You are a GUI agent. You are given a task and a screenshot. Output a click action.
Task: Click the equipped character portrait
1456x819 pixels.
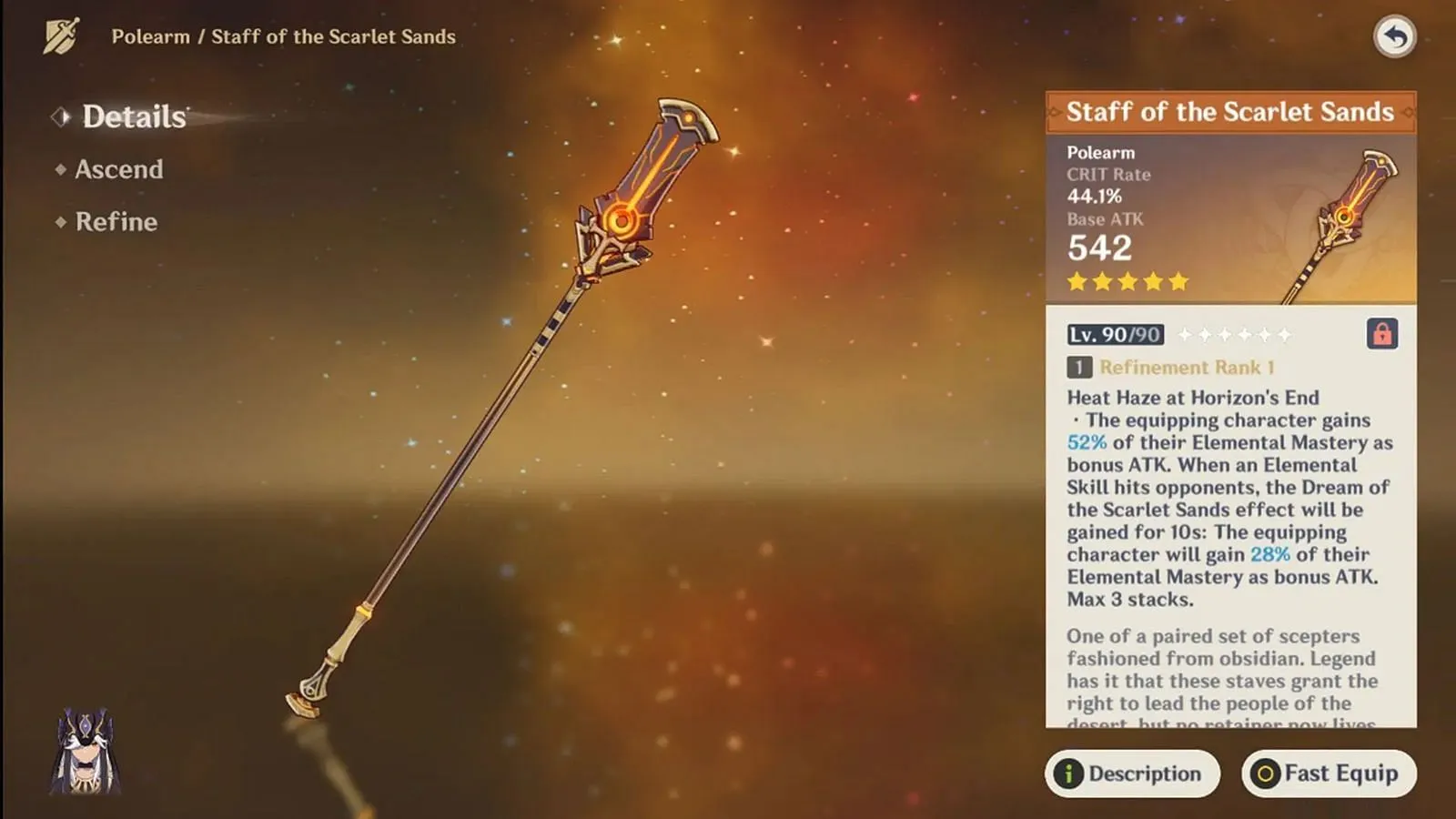(x=86, y=752)
